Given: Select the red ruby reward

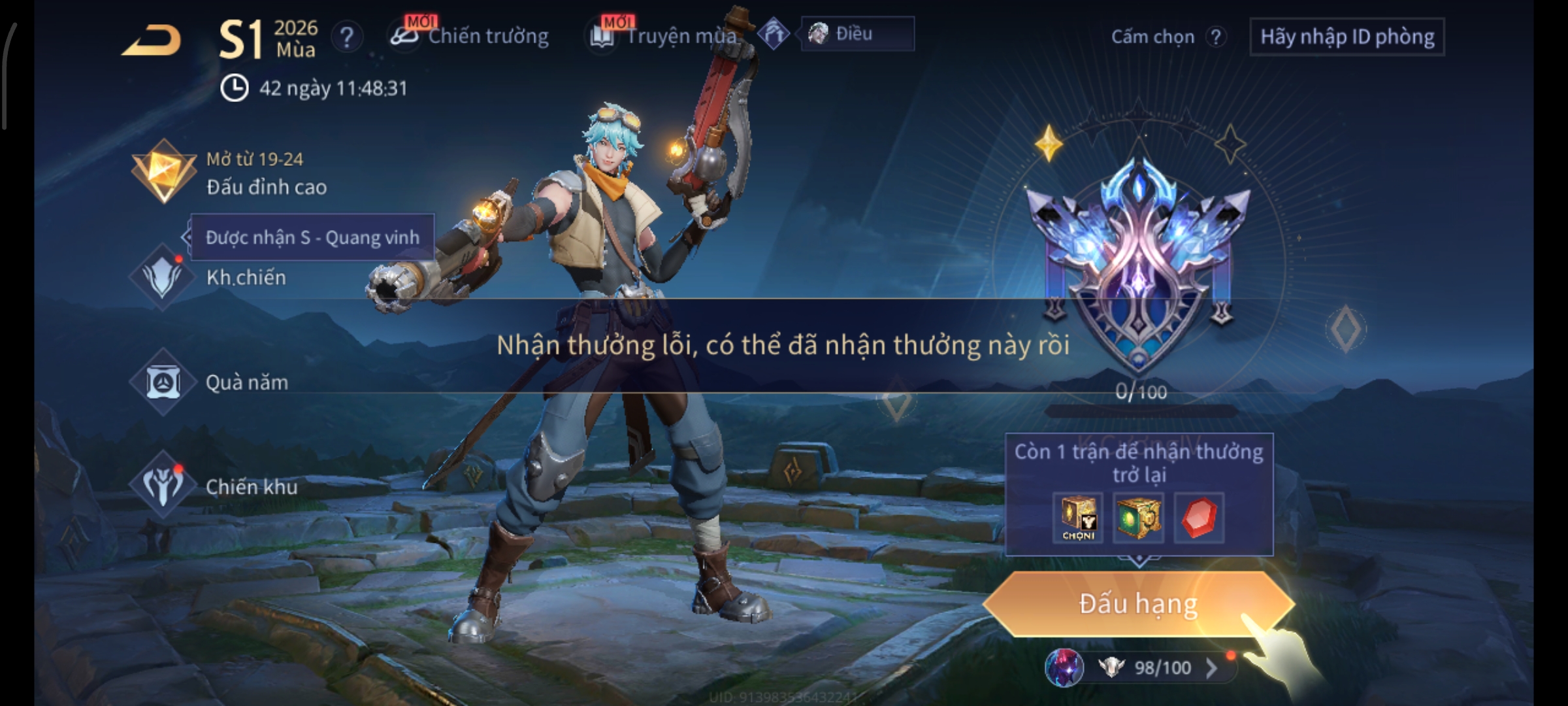Looking at the screenshot, I should pos(1199,518).
